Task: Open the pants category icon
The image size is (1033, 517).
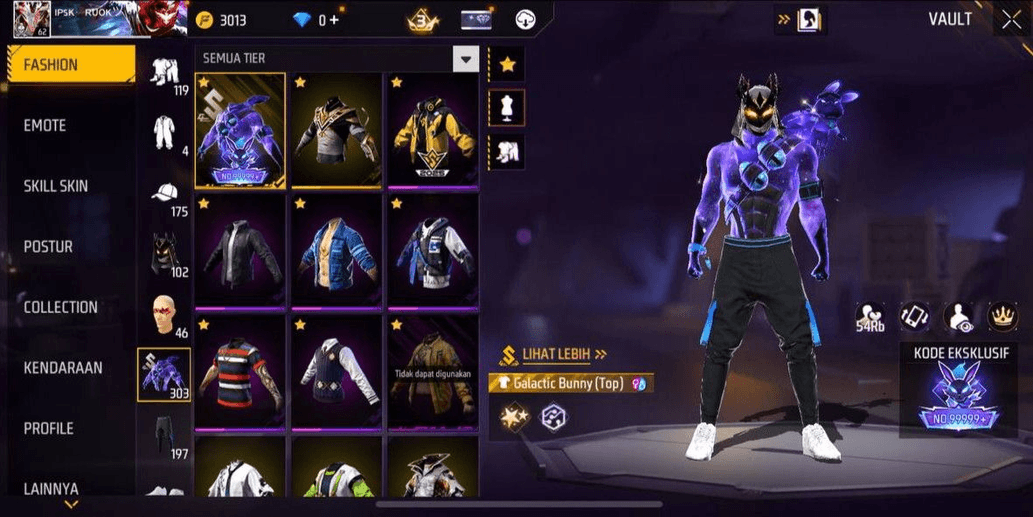Action: click(x=164, y=435)
